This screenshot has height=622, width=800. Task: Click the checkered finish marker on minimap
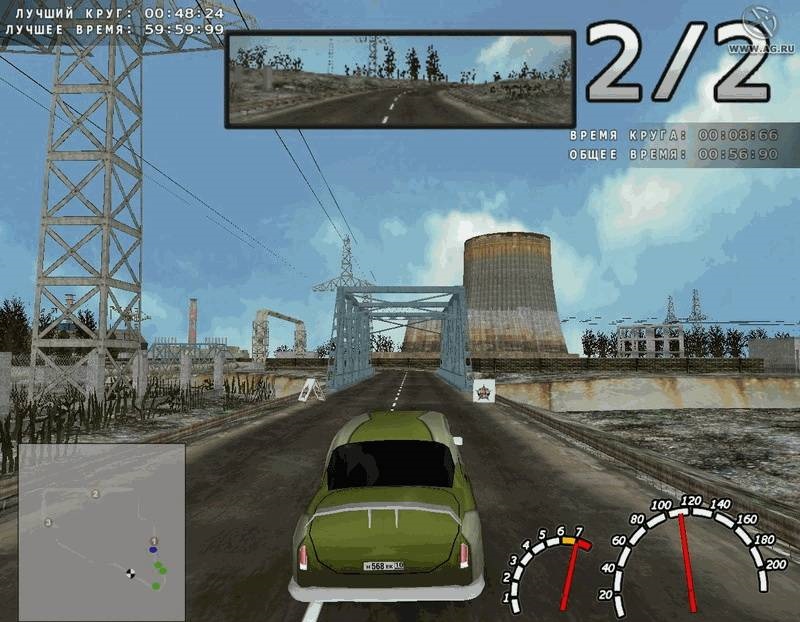[x=130, y=573]
